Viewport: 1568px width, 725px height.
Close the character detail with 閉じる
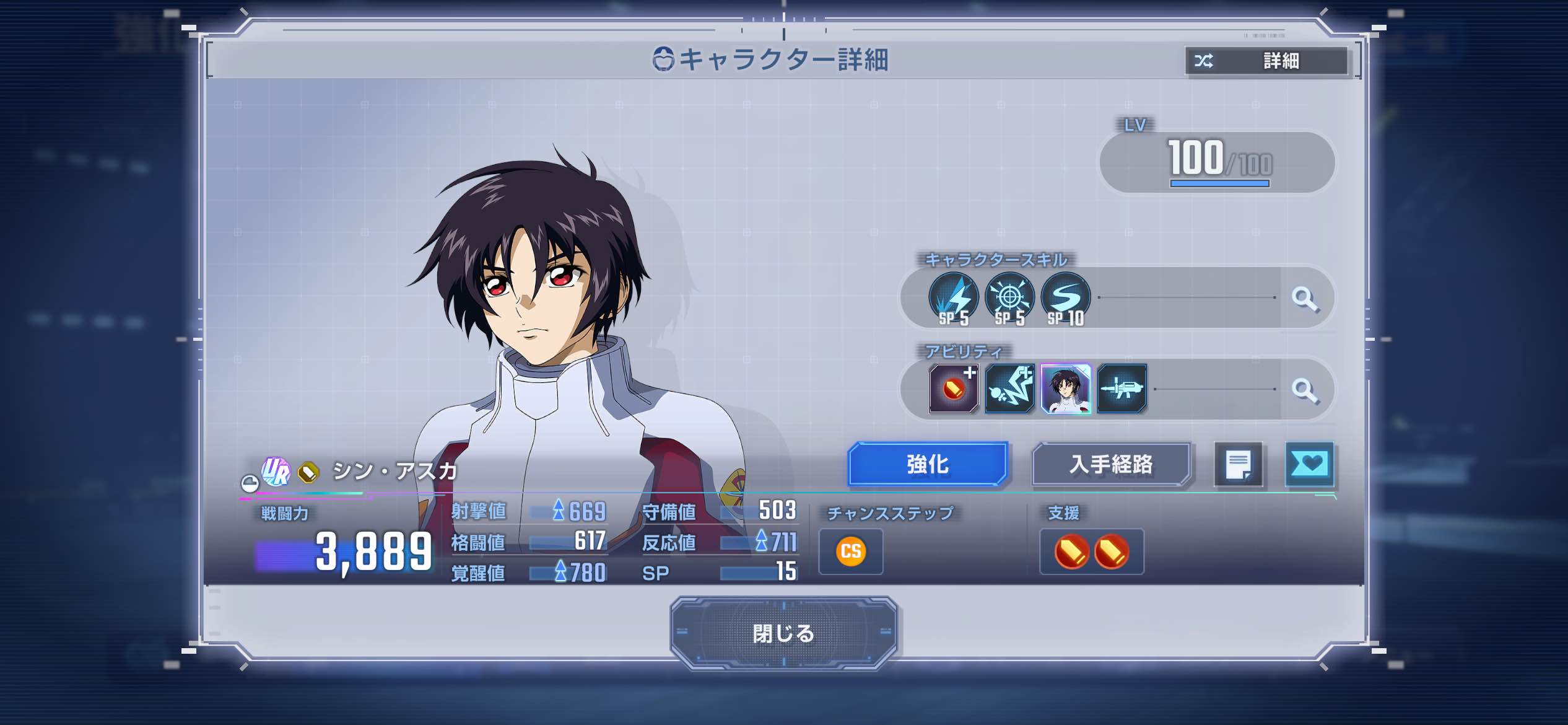click(783, 633)
